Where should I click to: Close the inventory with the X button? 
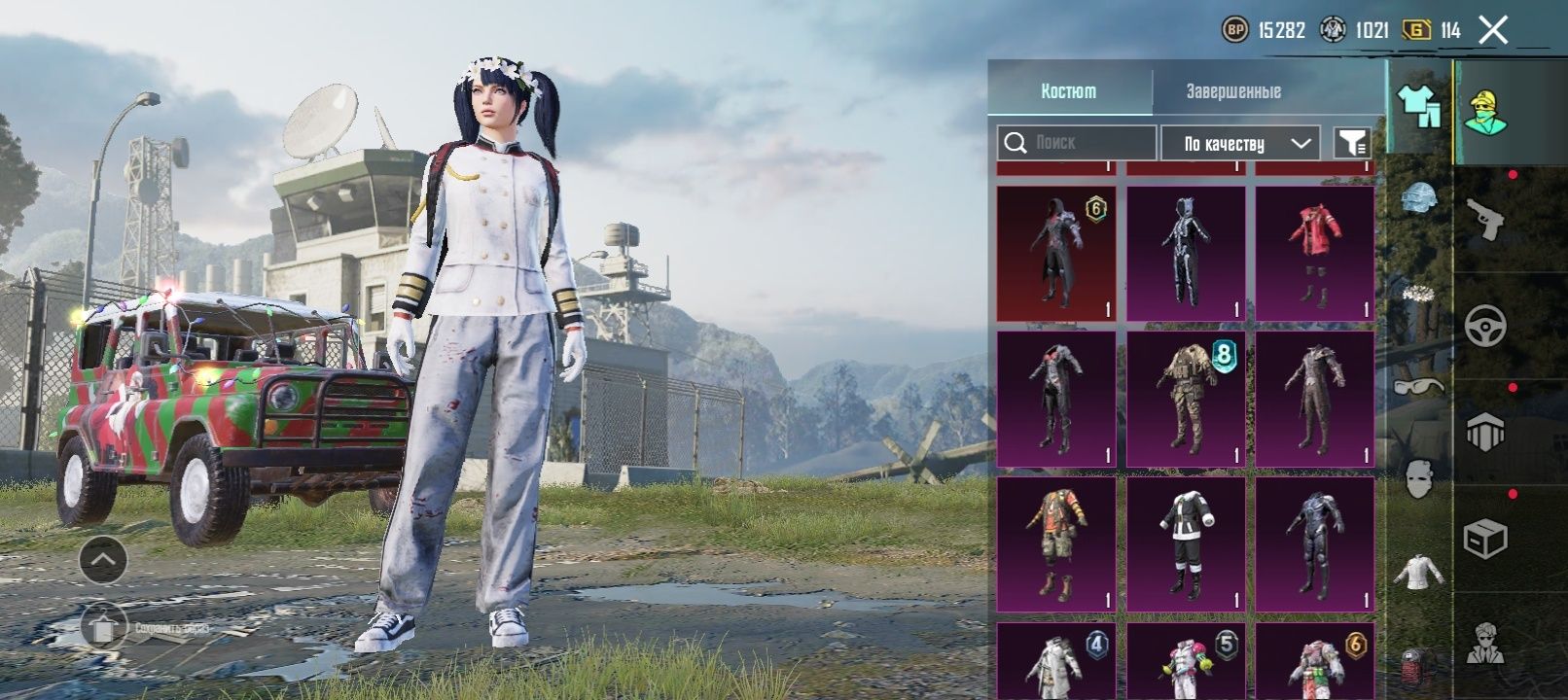(x=1493, y=30)
